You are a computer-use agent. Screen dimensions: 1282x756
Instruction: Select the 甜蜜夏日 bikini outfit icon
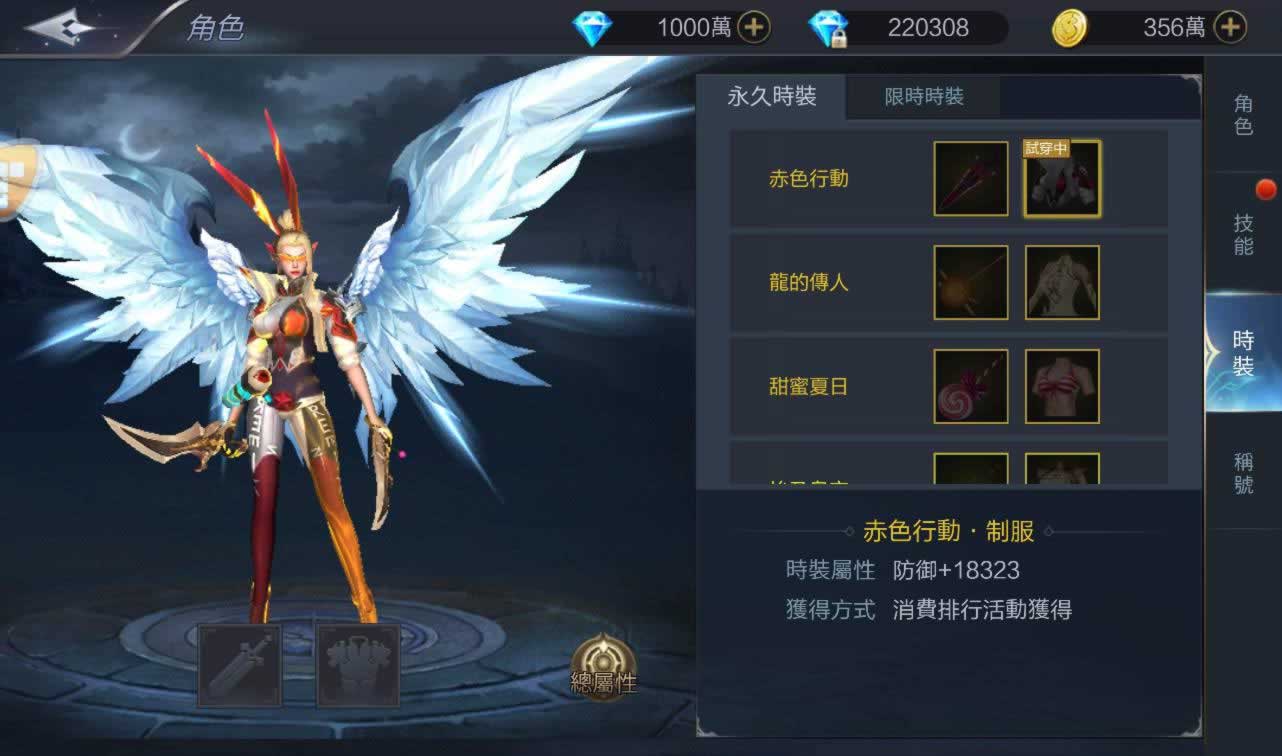(1062, 386)
